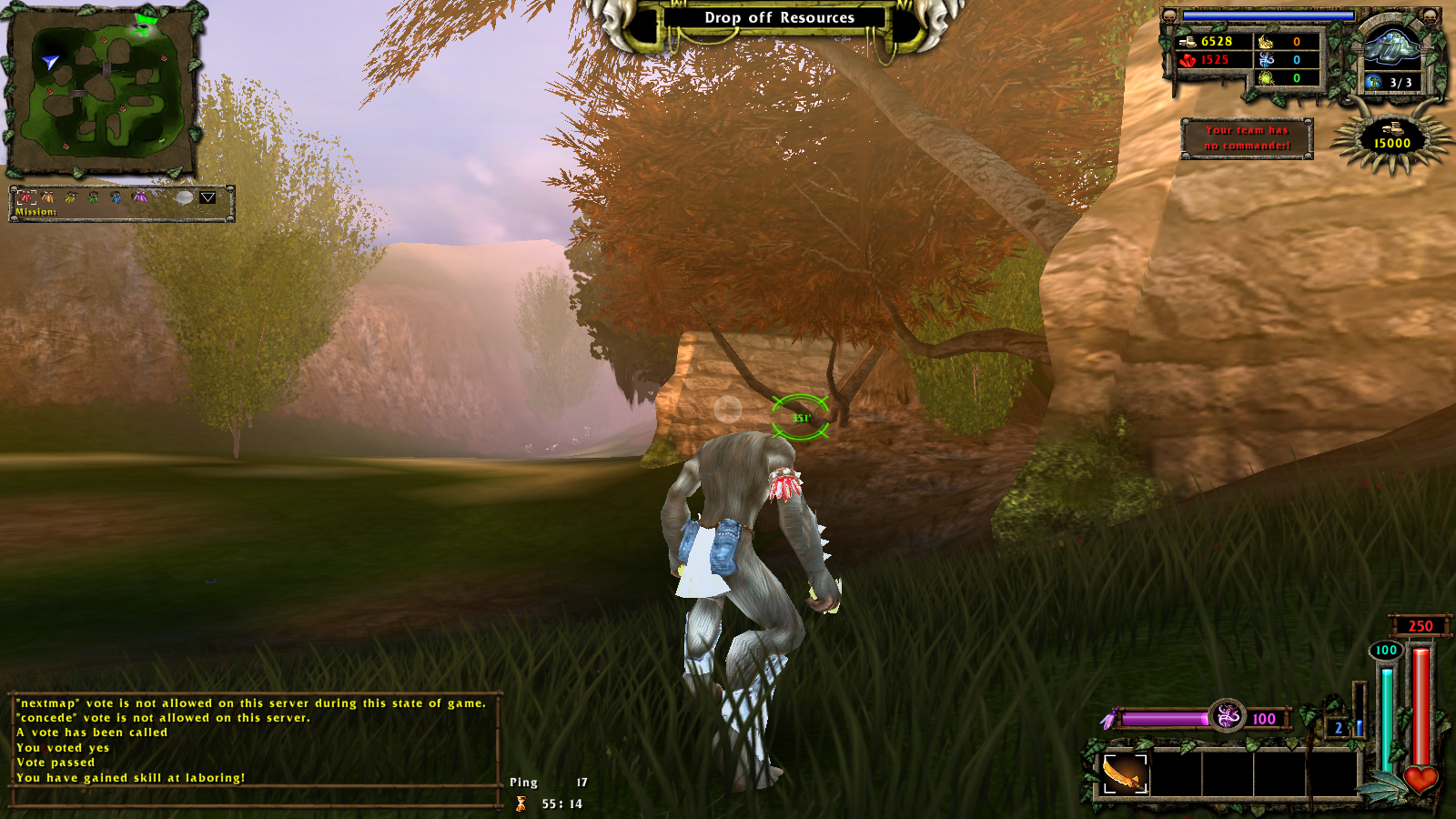Click the jungle minimap
This screenshot has width=1456, height=819.
coord(102,89)
